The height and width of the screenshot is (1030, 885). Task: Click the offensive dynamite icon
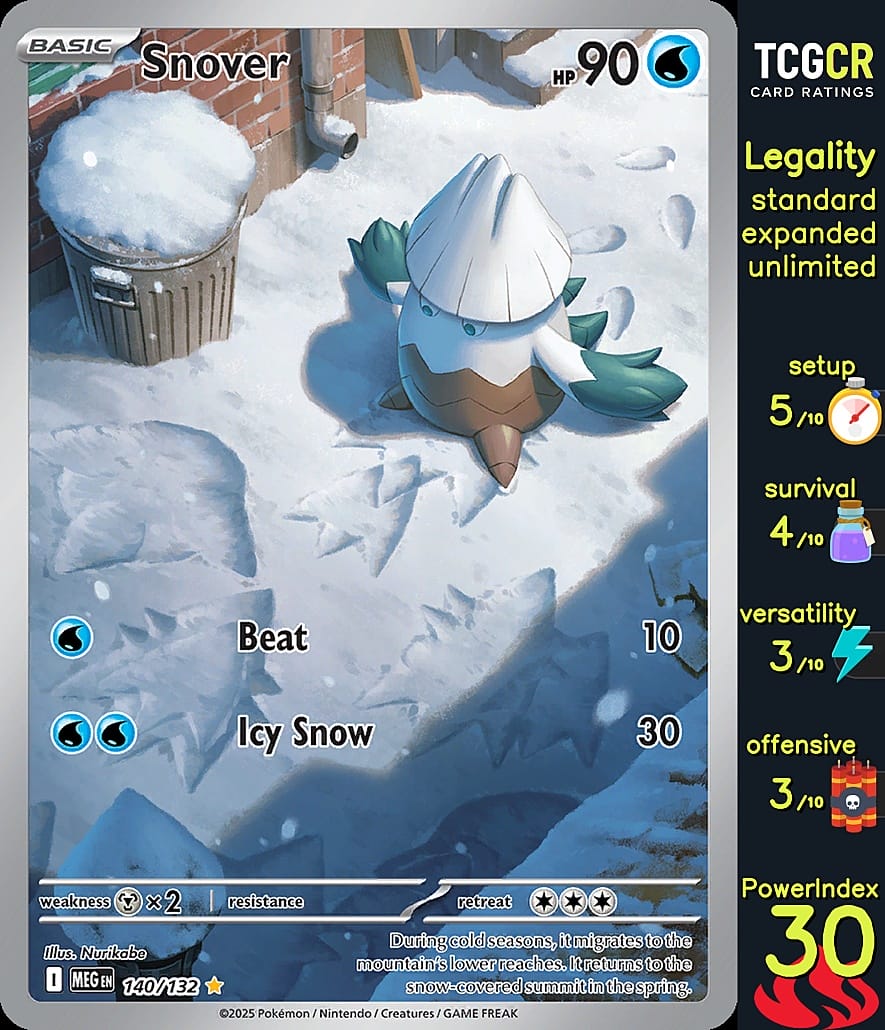(853, 796)
